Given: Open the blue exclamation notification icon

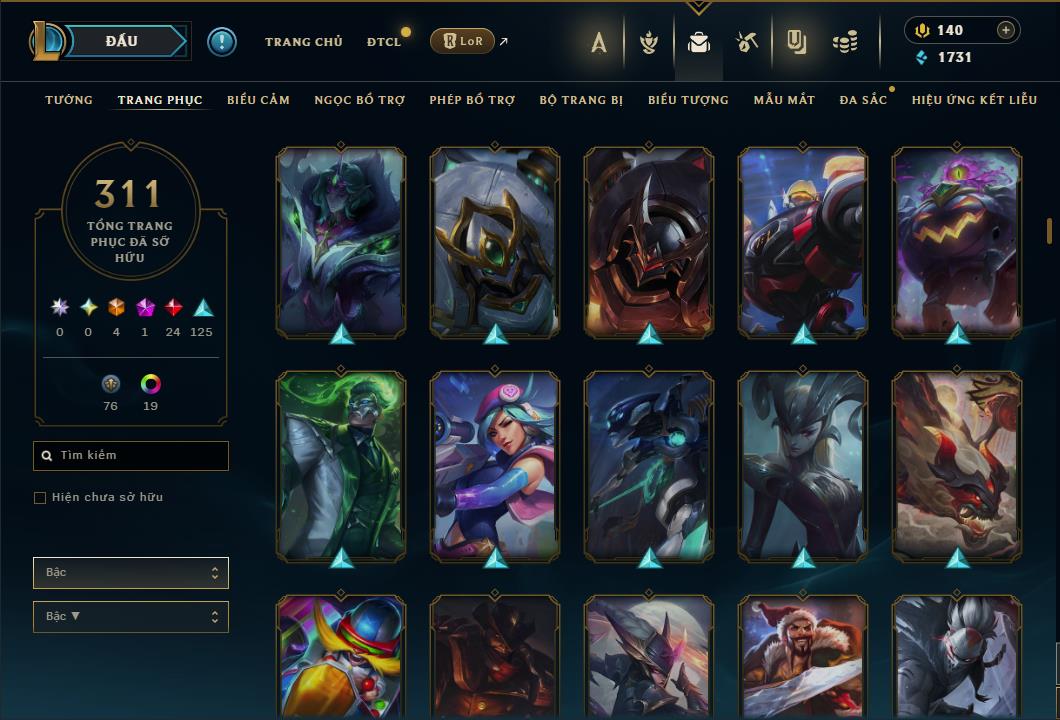Looking at the screenshot, I should [x=222, y=42].
